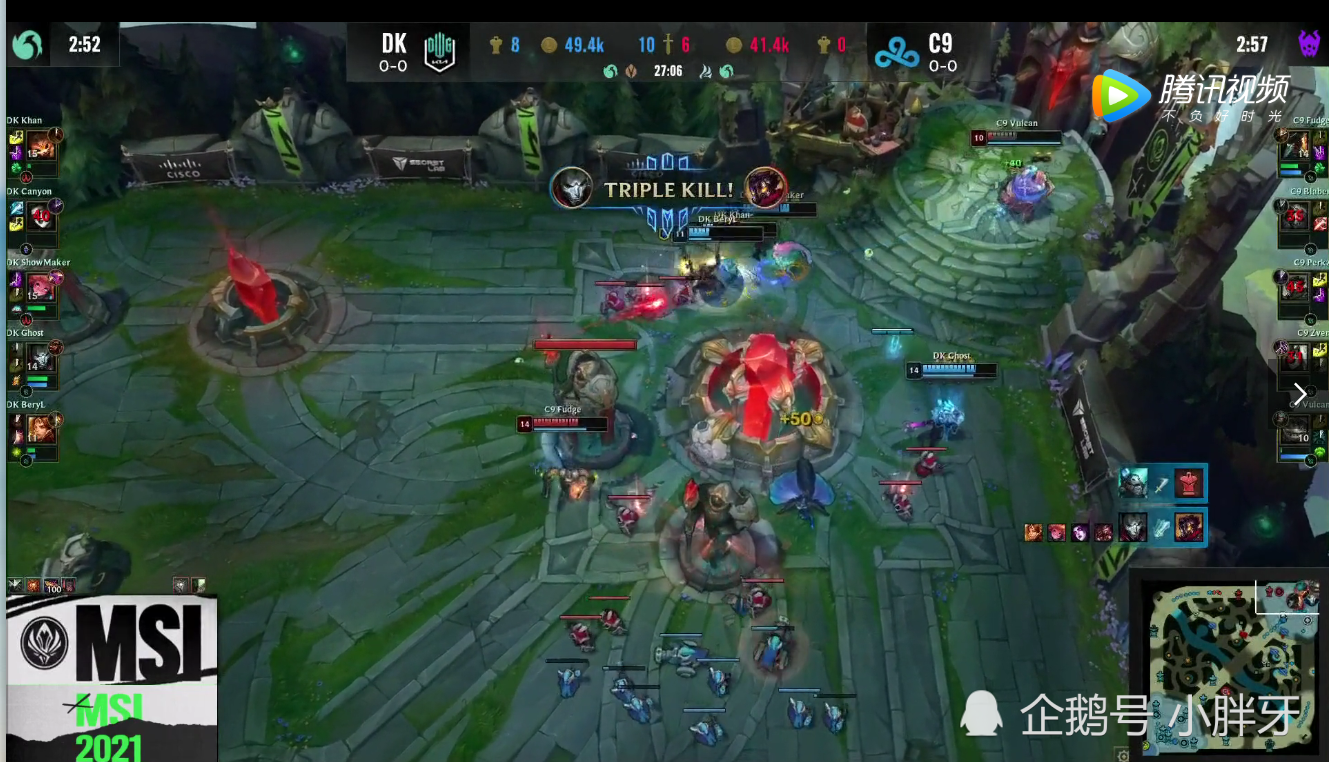The width and height of the screenshot is (1329, 762).
Task: Click the DK team logo on the scoreboard
Action: 440,52
